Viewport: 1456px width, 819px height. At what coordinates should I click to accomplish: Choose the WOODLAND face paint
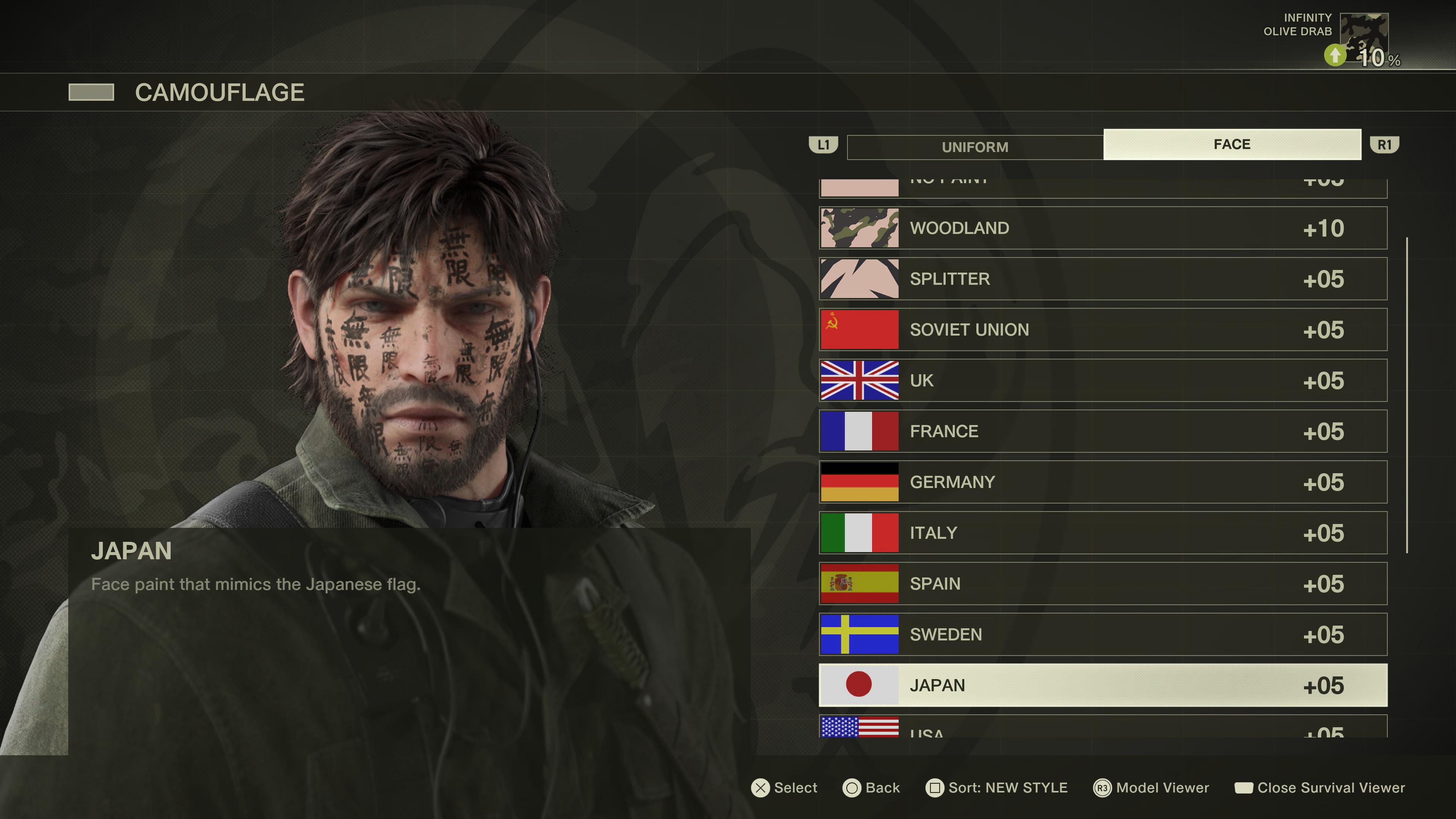tap(1102, 228)
